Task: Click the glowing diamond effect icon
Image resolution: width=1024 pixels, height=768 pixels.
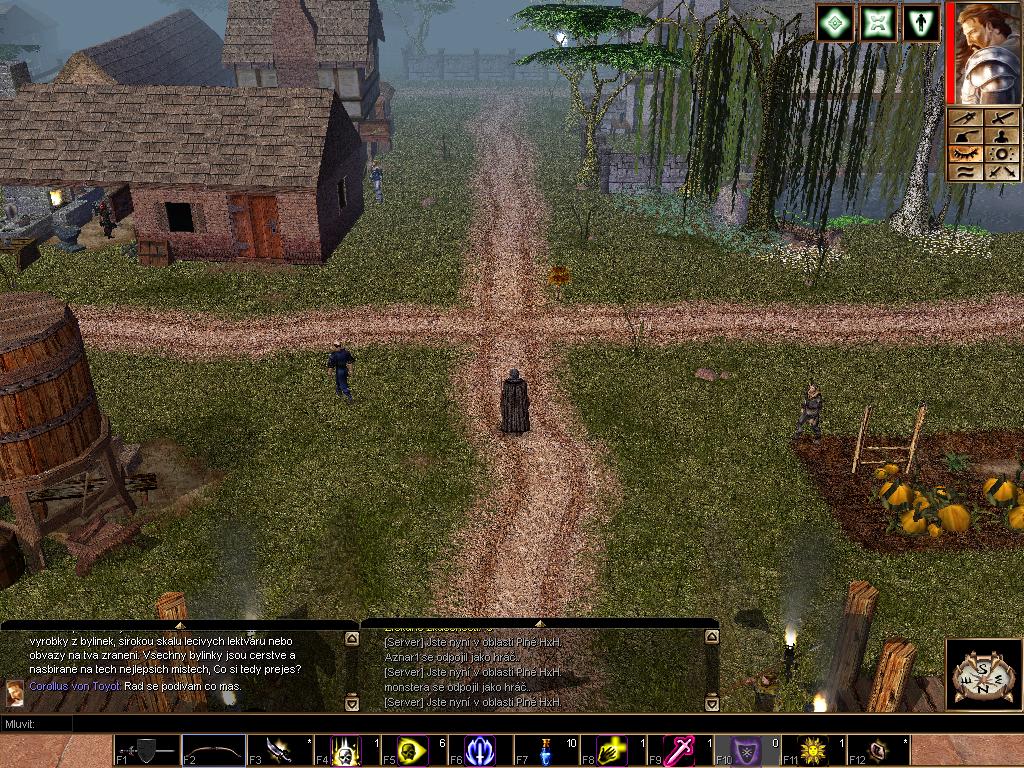Action: (x=835, y=23)
